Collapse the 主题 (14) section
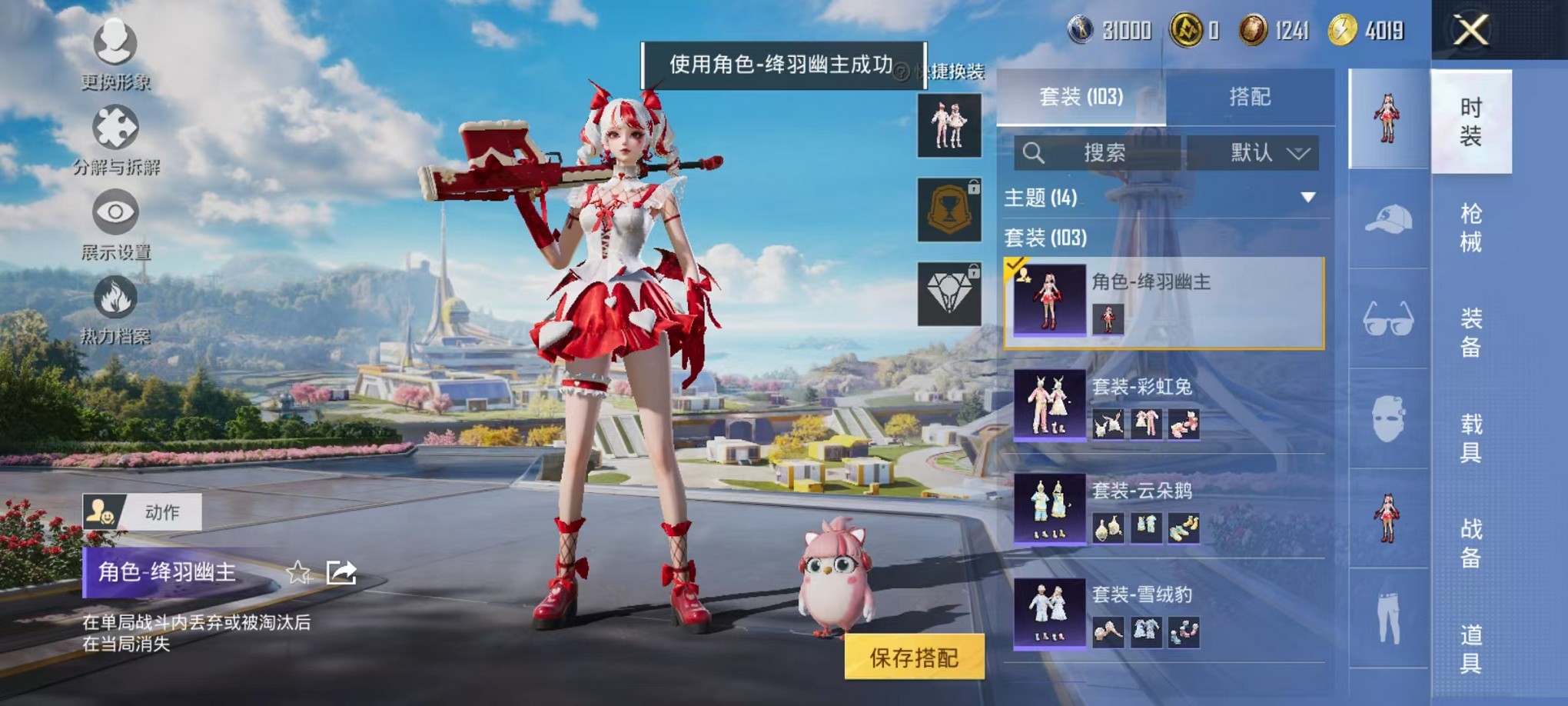The image size is (1568, 706). coord(1307,198)
